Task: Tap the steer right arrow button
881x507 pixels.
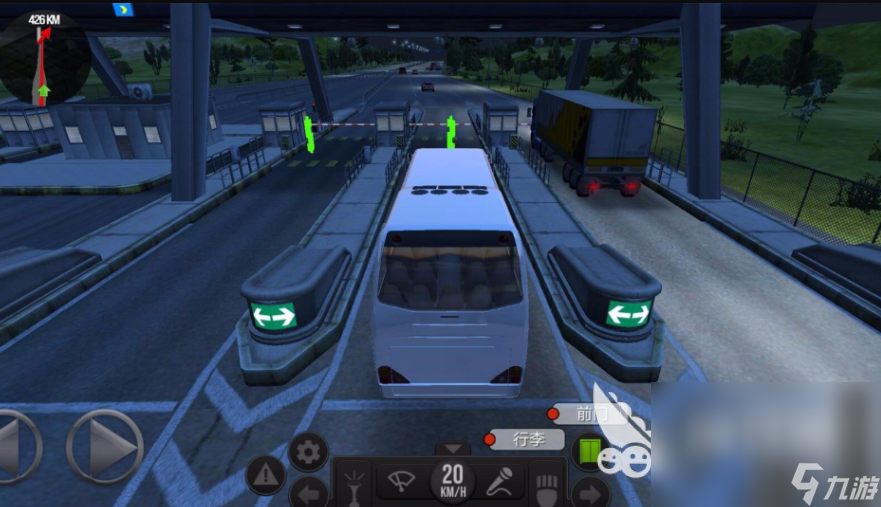Action: tap(104, 447)
